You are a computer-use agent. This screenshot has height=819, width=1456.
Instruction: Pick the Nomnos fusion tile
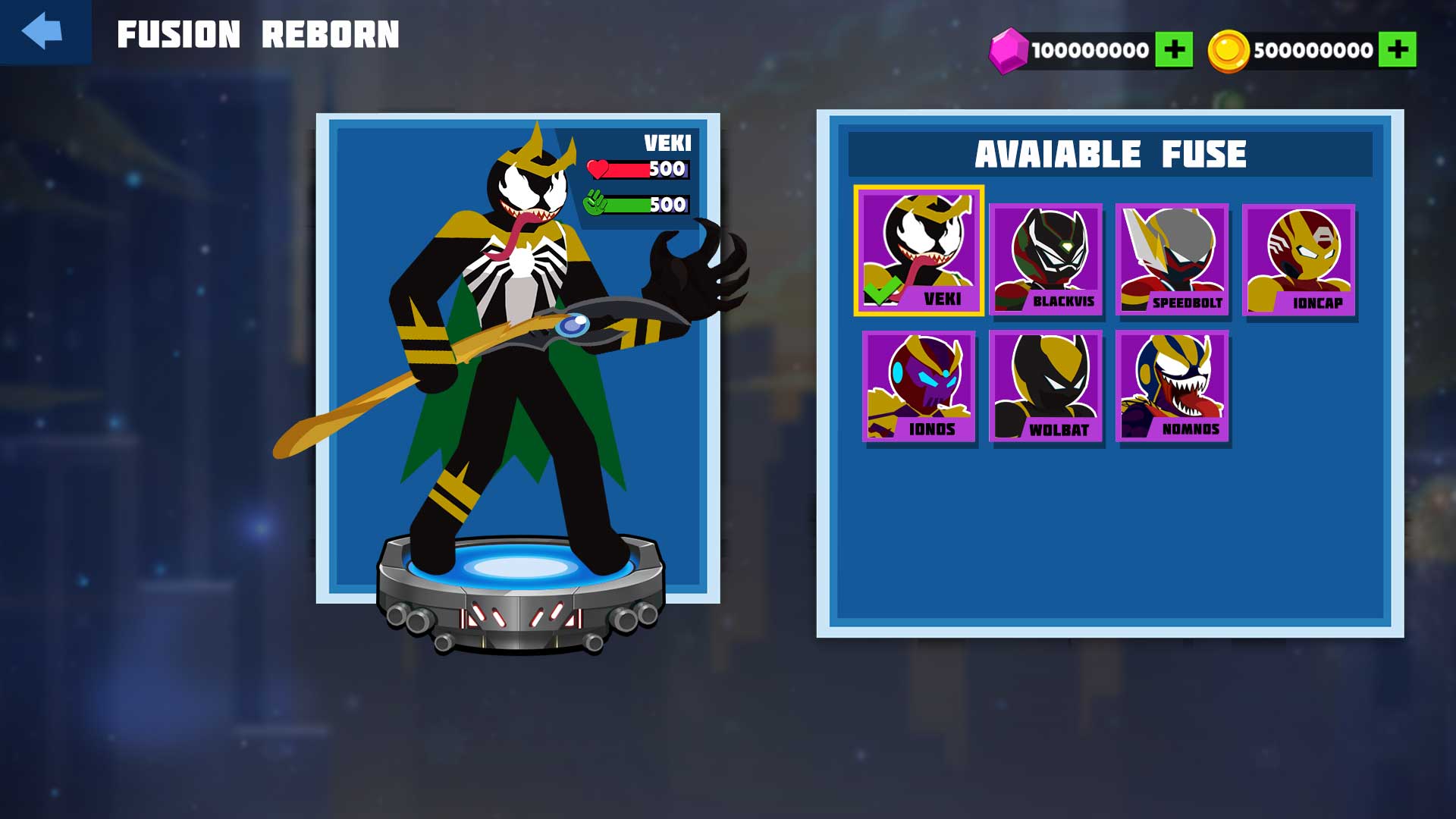1172,386
